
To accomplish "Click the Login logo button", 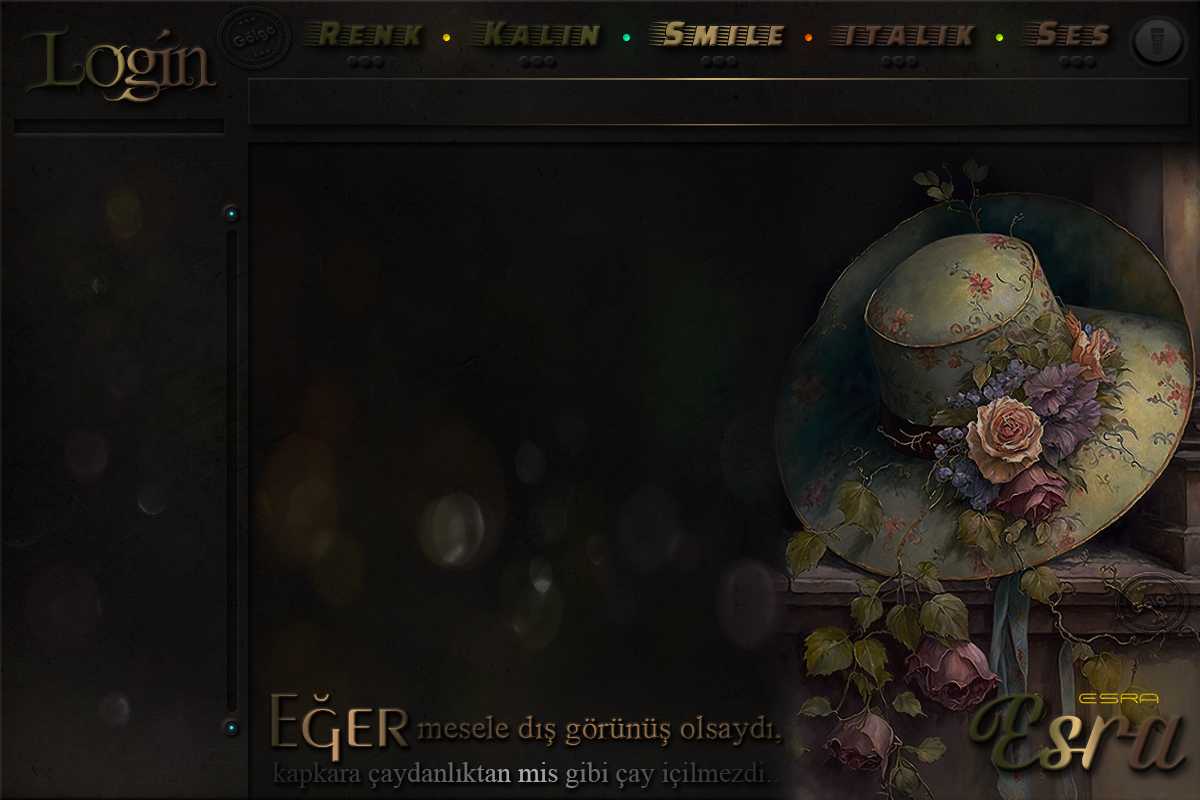I will point(120,64).
